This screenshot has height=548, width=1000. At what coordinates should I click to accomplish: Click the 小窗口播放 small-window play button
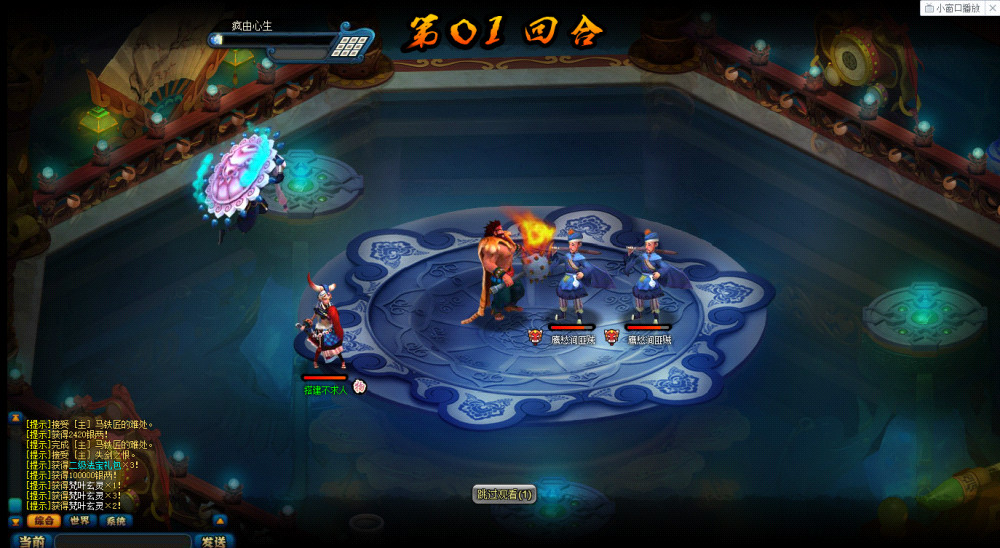point(959,8)
